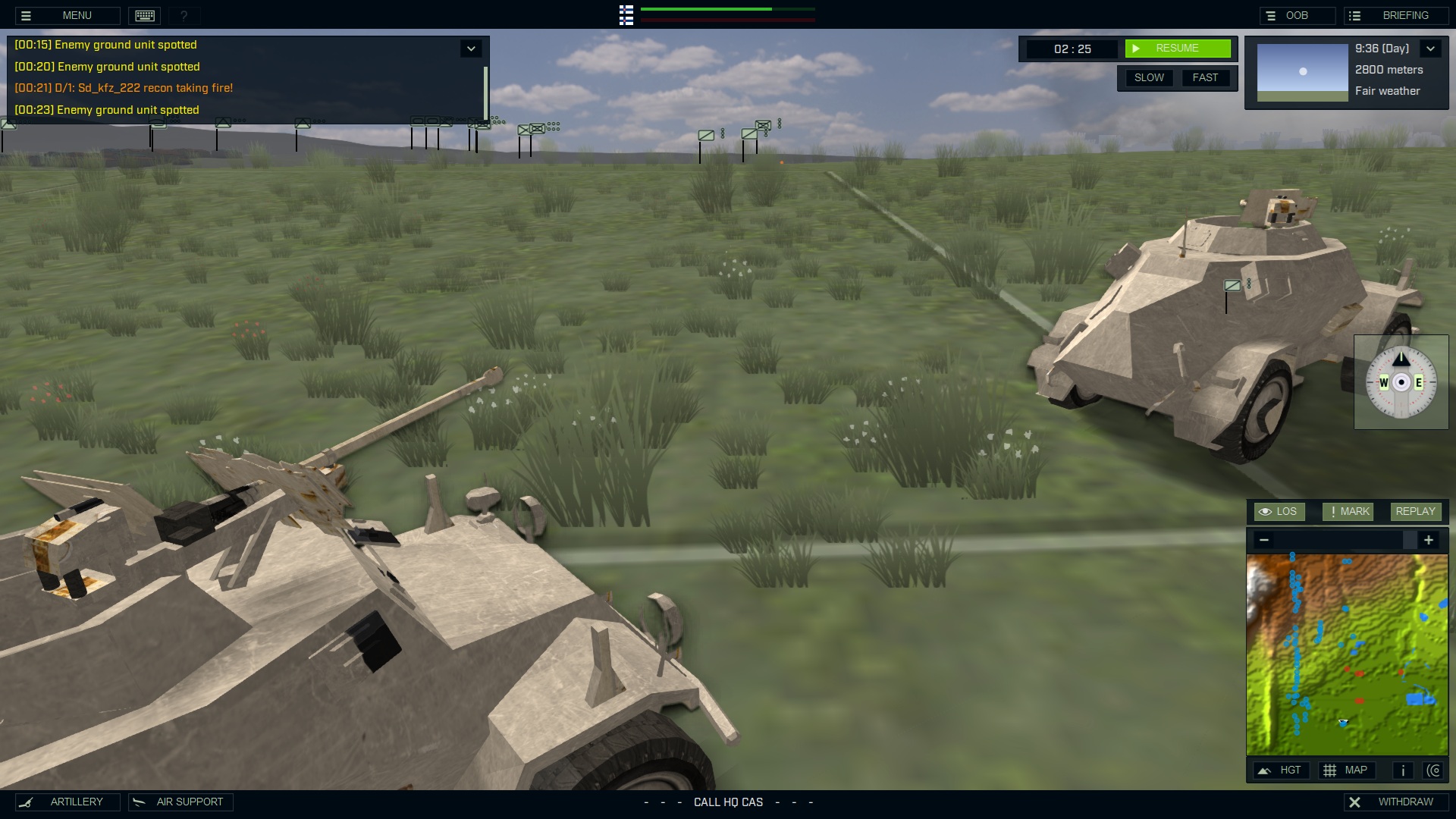Open the ARTILLERY panel

(x=67, y=802)
